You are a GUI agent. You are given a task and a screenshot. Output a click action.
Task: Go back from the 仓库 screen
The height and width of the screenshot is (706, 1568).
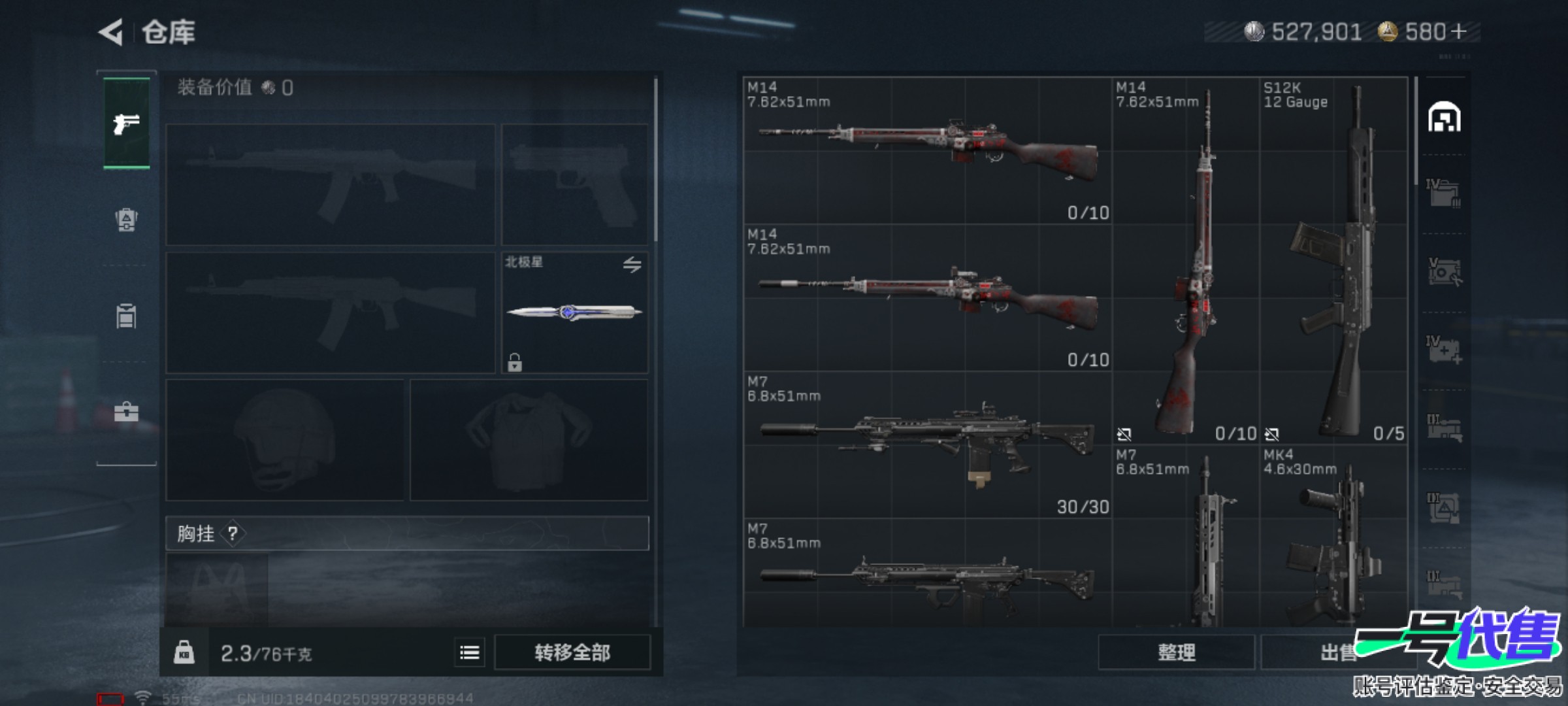111,32
